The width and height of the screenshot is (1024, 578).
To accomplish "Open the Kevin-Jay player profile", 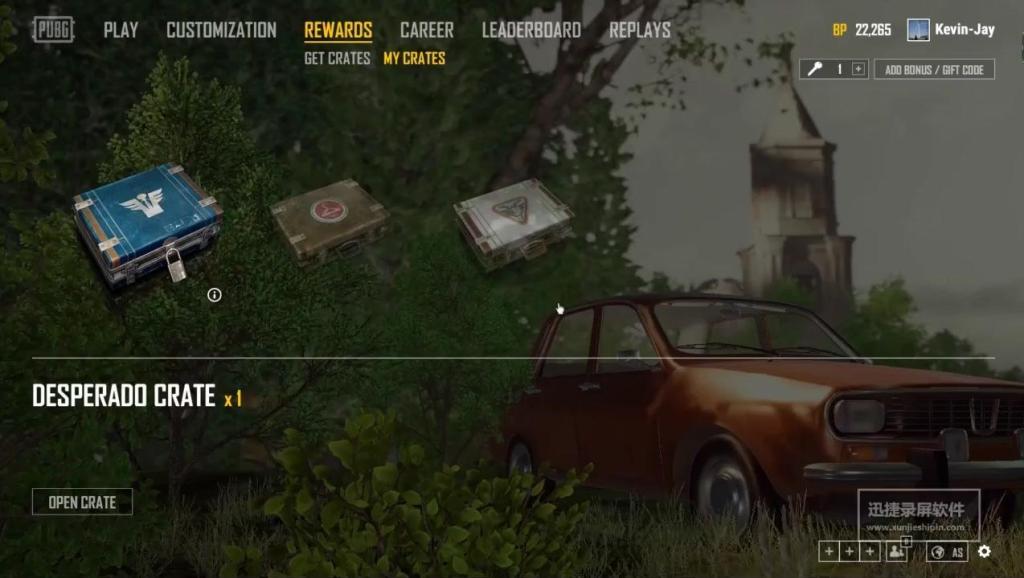I will click(x=951, y=30).
